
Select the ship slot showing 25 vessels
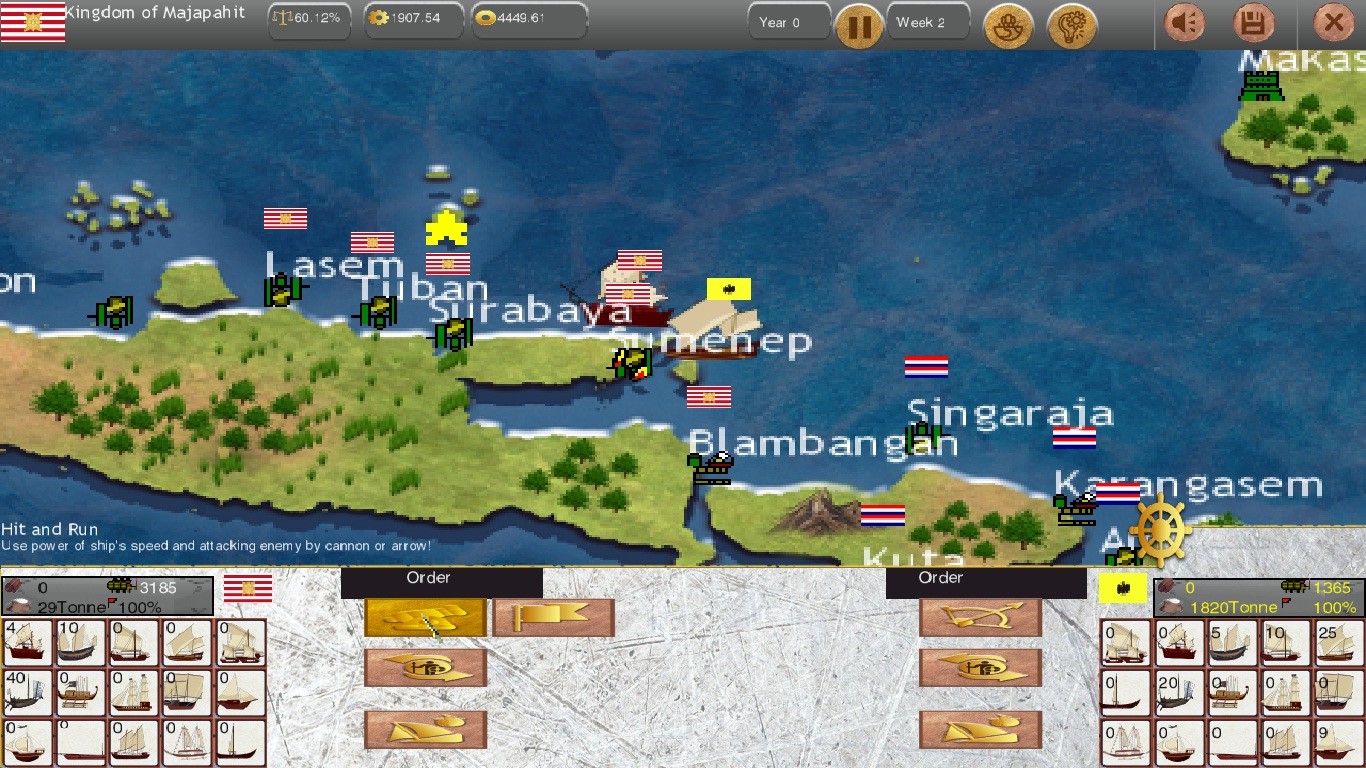(1339, 643)
